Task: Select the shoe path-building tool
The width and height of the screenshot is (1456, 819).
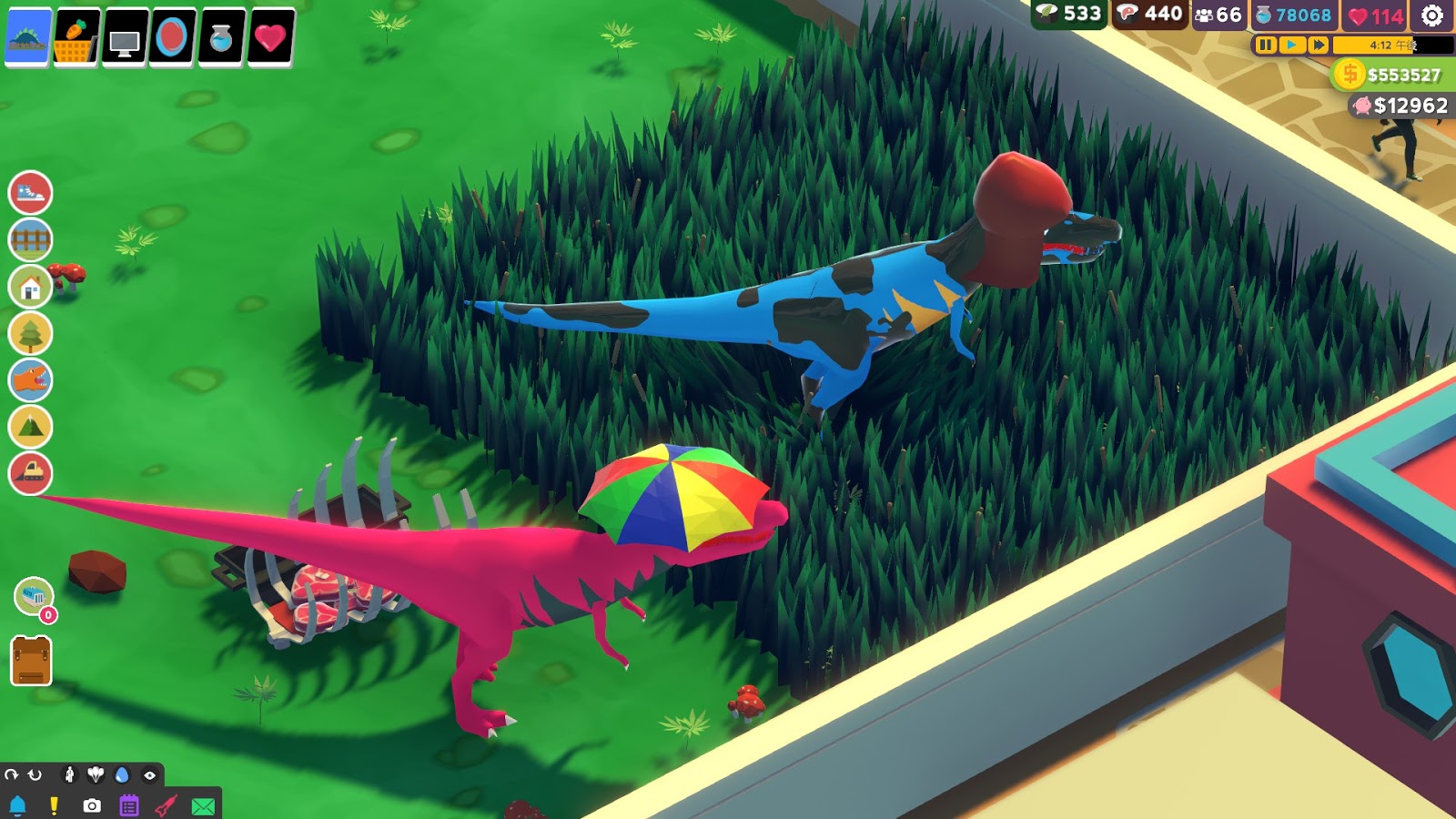Action: 29,196
